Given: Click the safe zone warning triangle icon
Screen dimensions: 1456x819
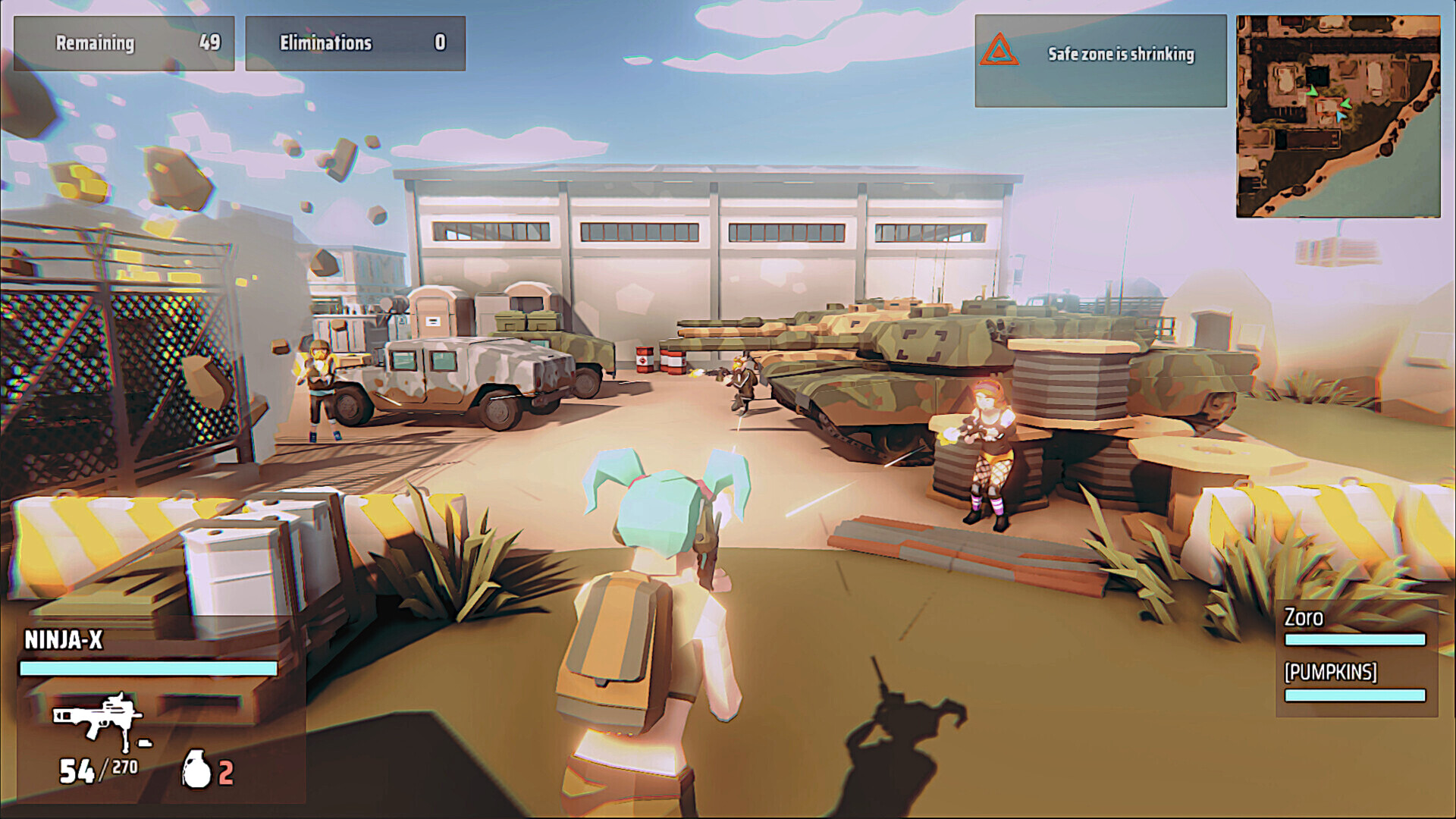Looking at the screenshot, I should coord(999,50).
